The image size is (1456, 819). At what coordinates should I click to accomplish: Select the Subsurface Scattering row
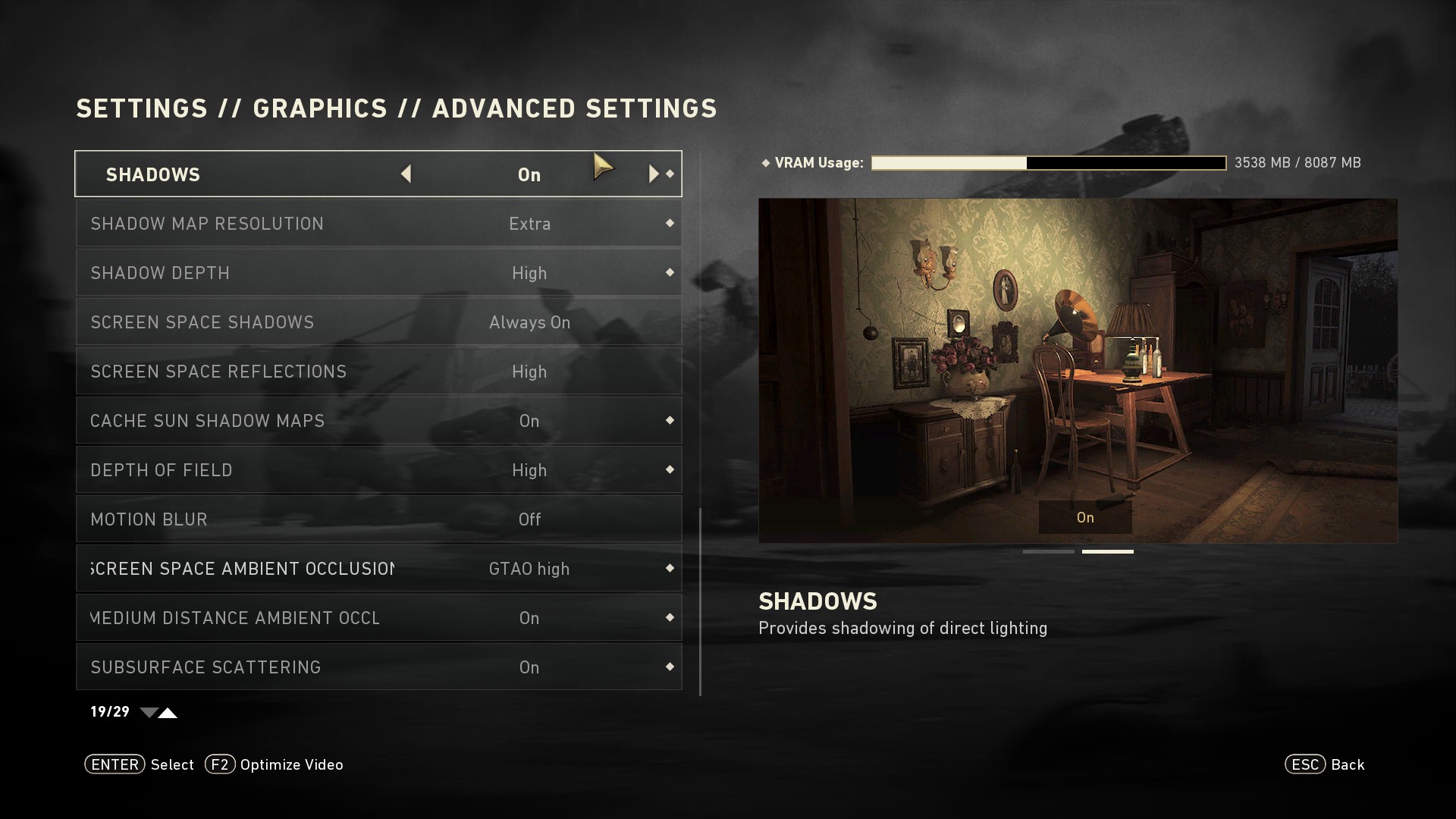pos(378,667)
